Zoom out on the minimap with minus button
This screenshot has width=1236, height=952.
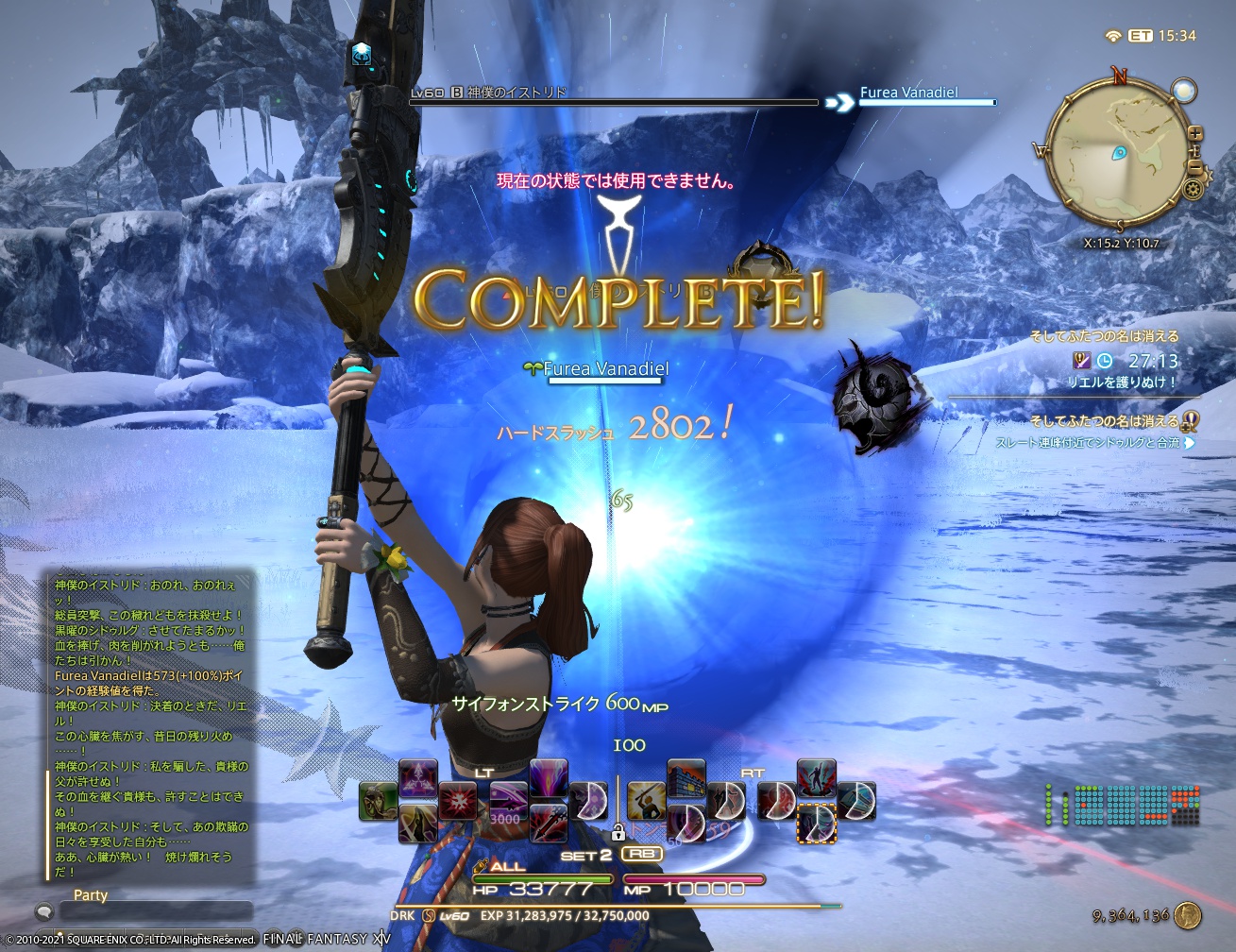[1197, 166]
